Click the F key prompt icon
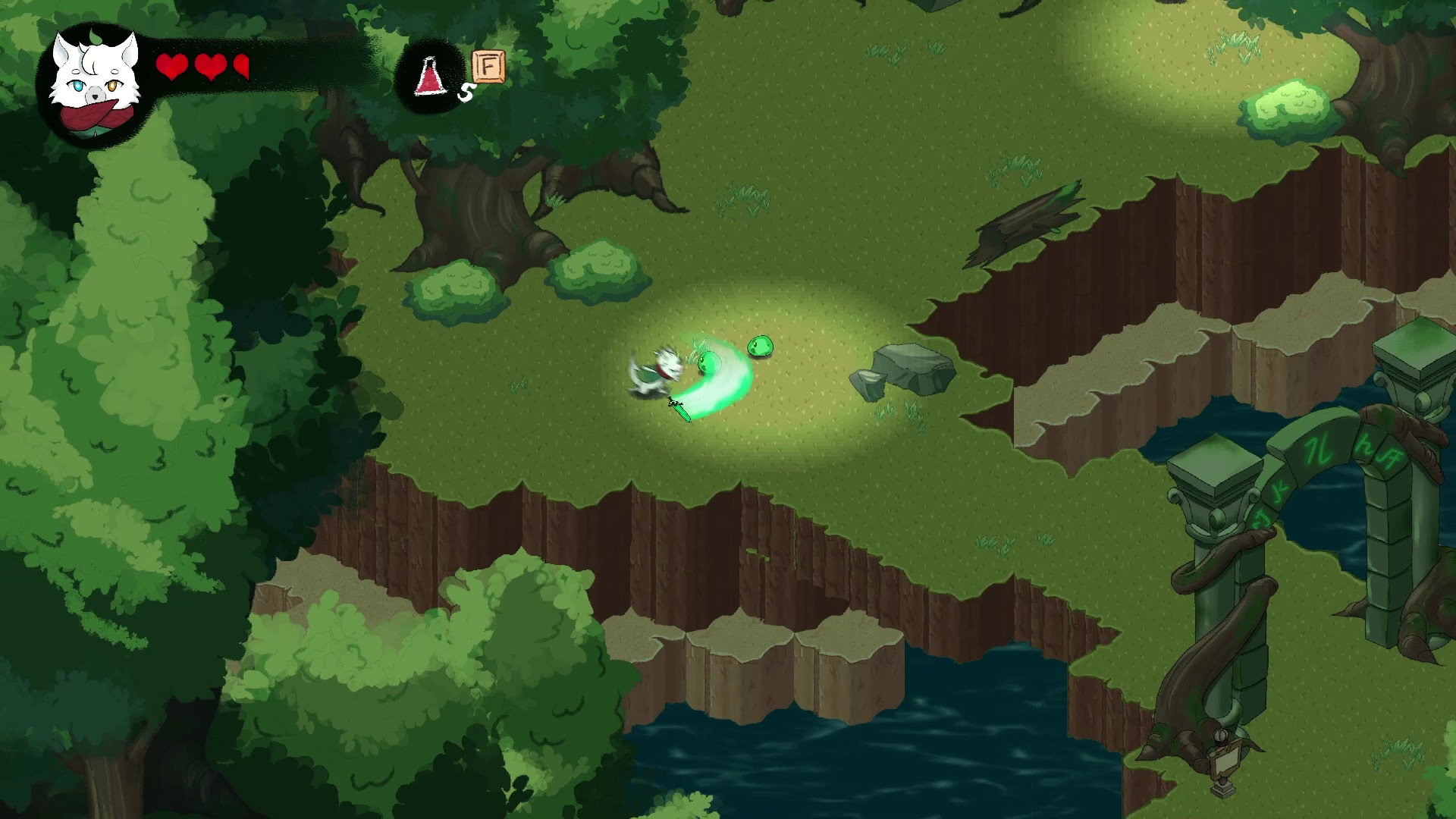This screenshot has height=819, width=1456. (486, 67)
